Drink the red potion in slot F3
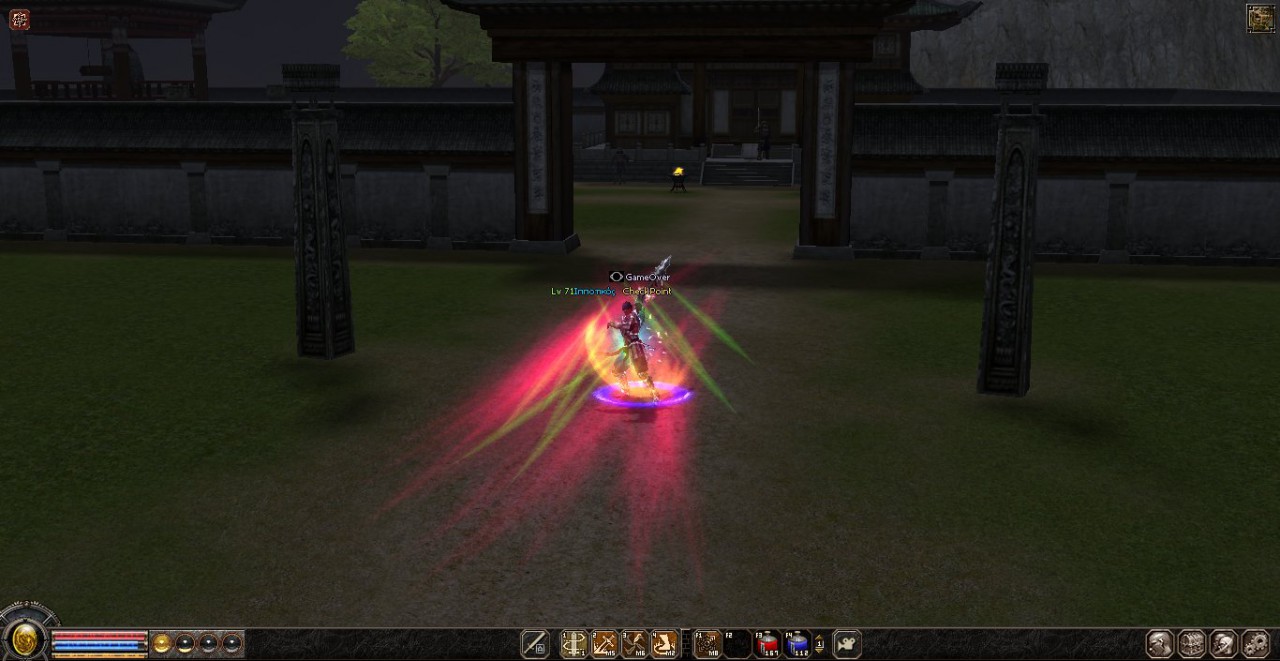 767,644
